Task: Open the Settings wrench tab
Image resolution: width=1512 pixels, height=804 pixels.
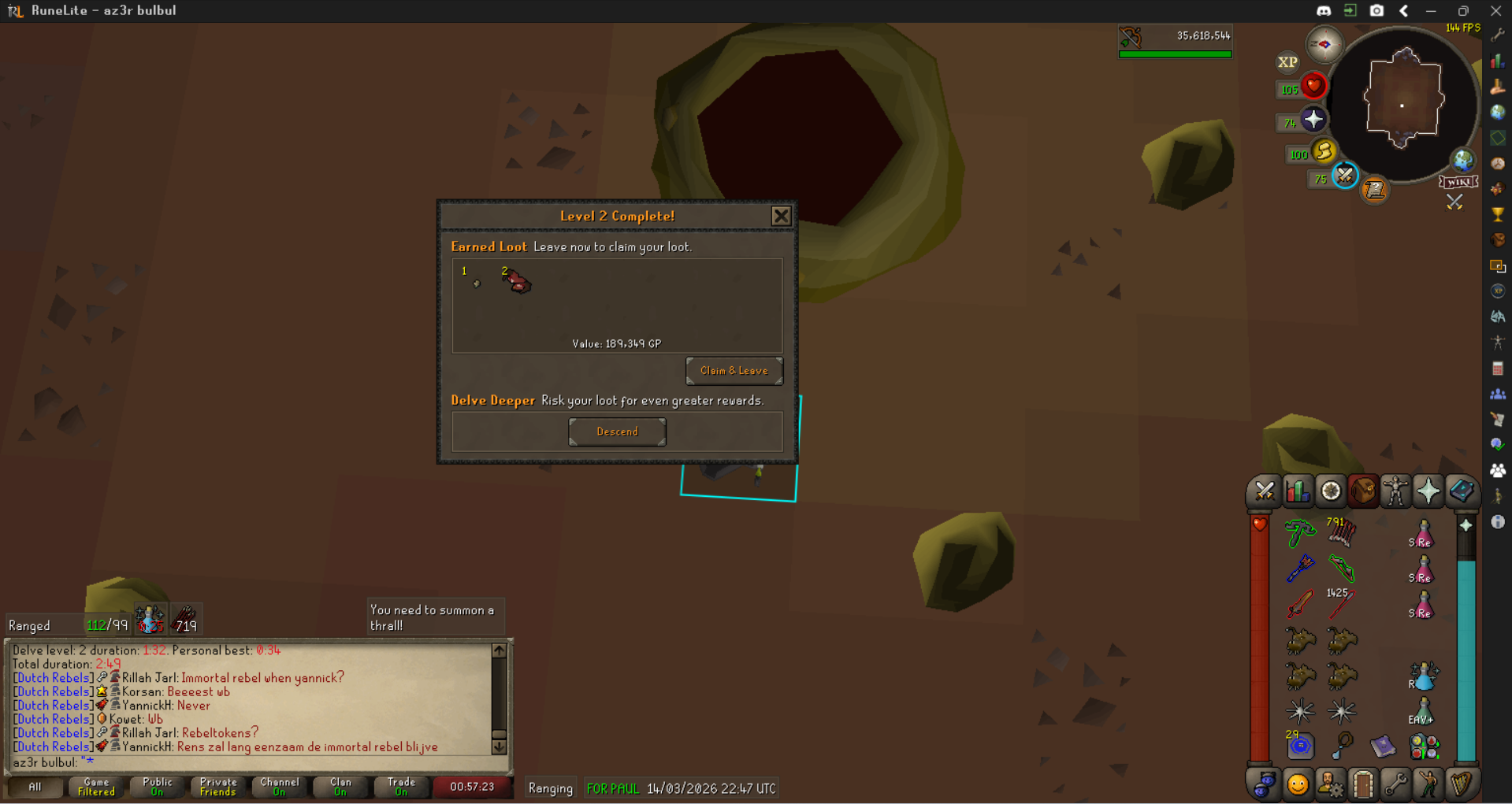Action: [1395, 784]
